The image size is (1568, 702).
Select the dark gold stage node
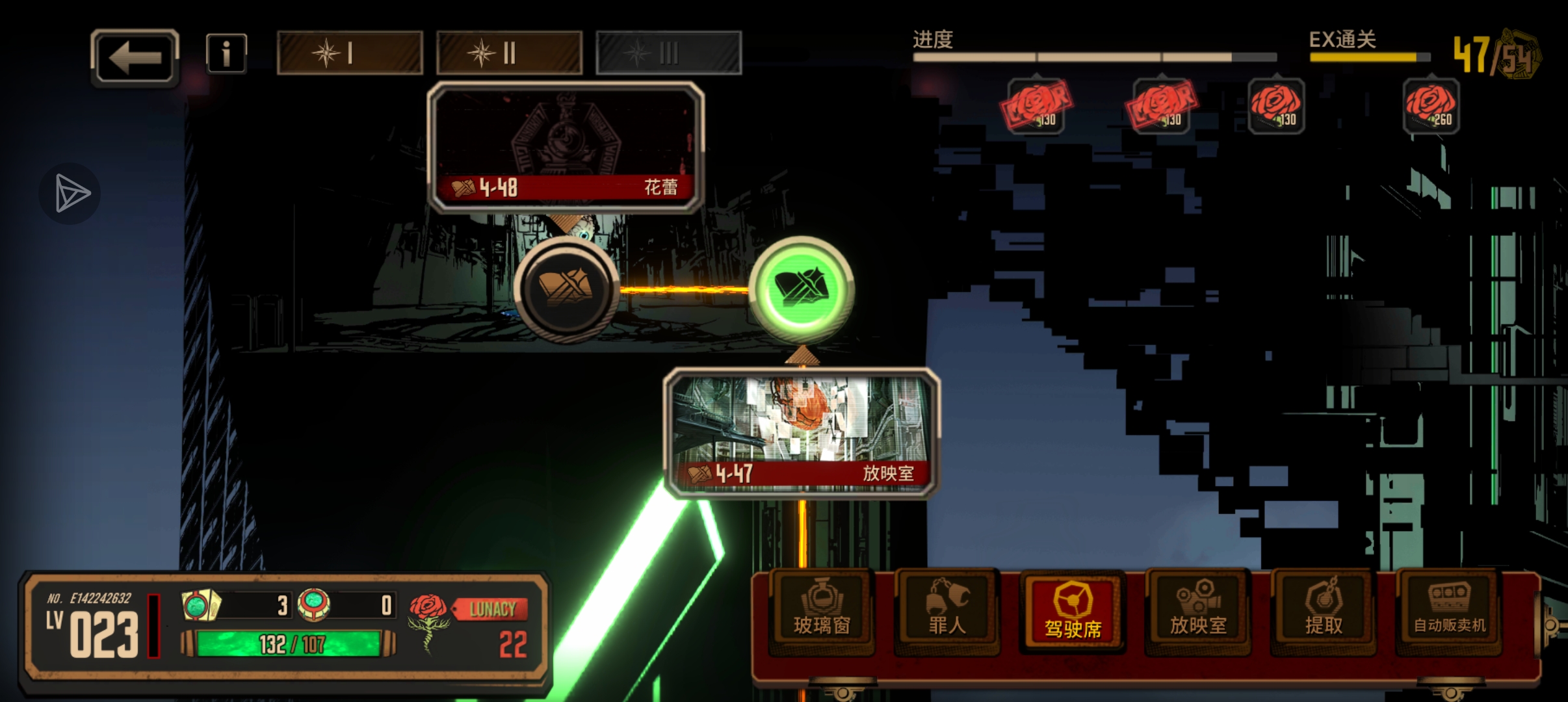(x=566, y=288)
